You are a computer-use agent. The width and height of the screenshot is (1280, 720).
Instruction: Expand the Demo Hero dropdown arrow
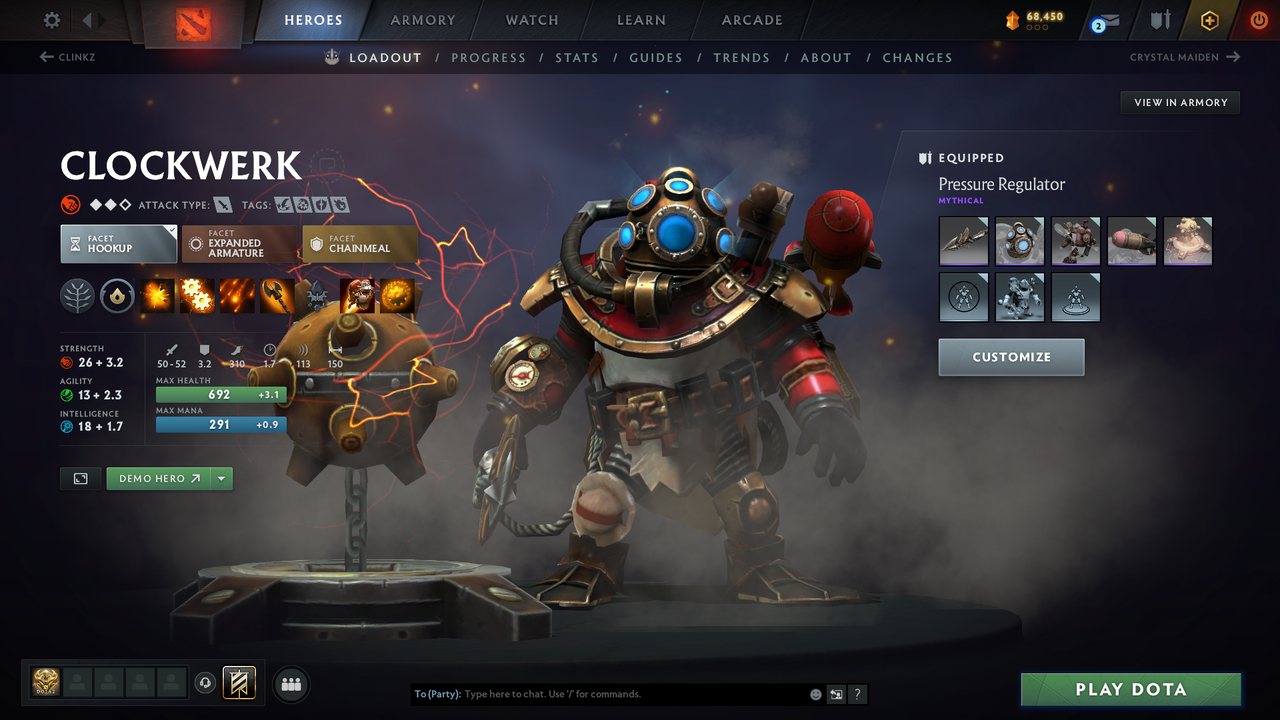pos(221,478)
